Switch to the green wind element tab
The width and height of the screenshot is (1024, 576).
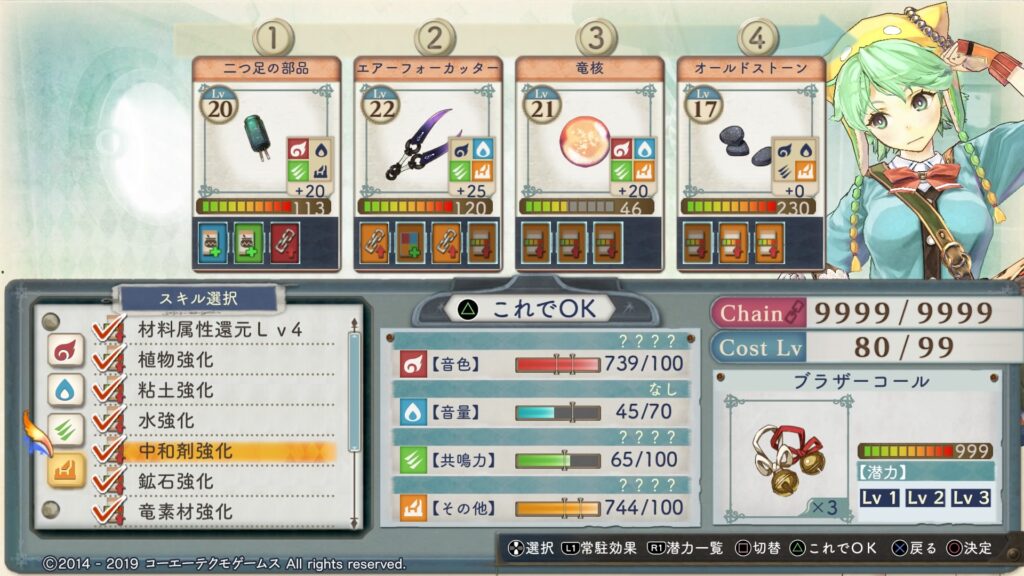(65, 431)
